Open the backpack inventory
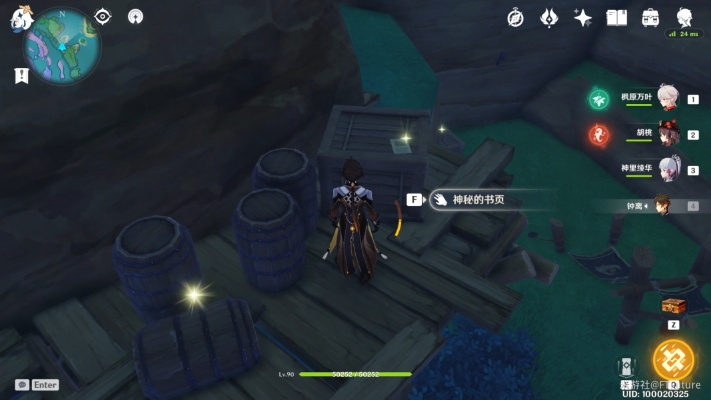Viewport: 711px width, 400px height. [651, 17]
